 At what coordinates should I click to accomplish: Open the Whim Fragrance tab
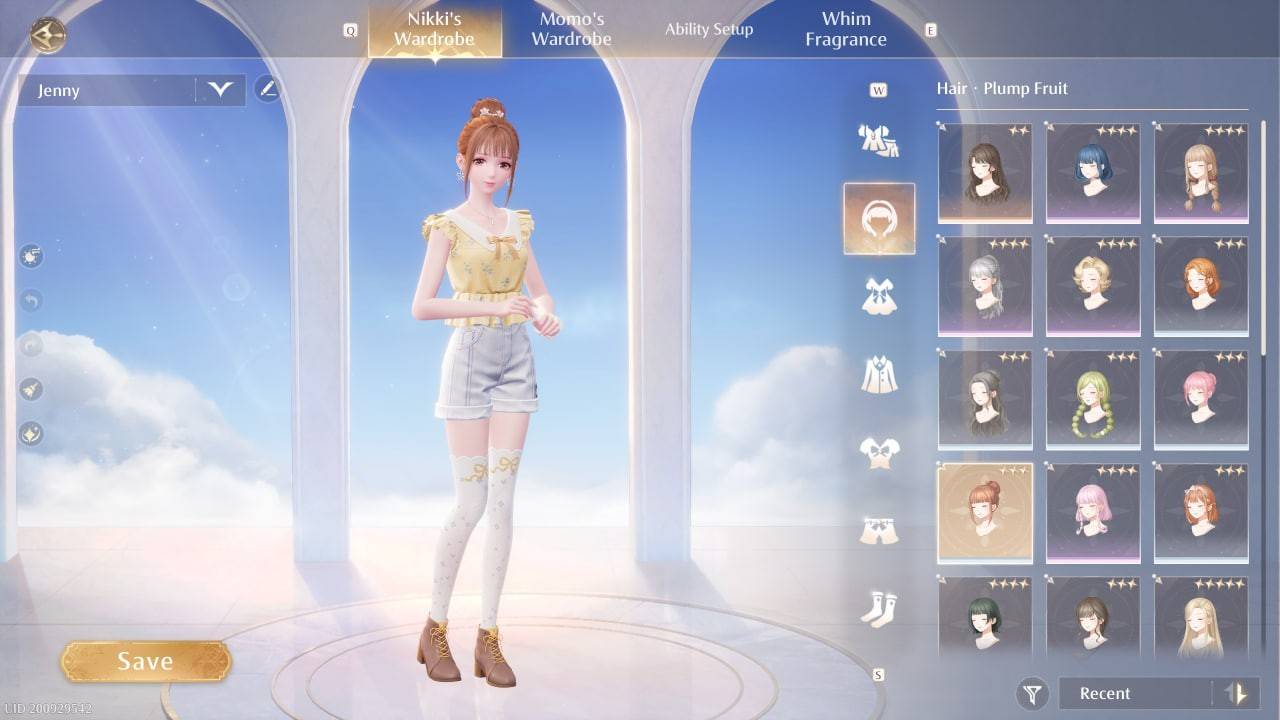click(845, 28)
